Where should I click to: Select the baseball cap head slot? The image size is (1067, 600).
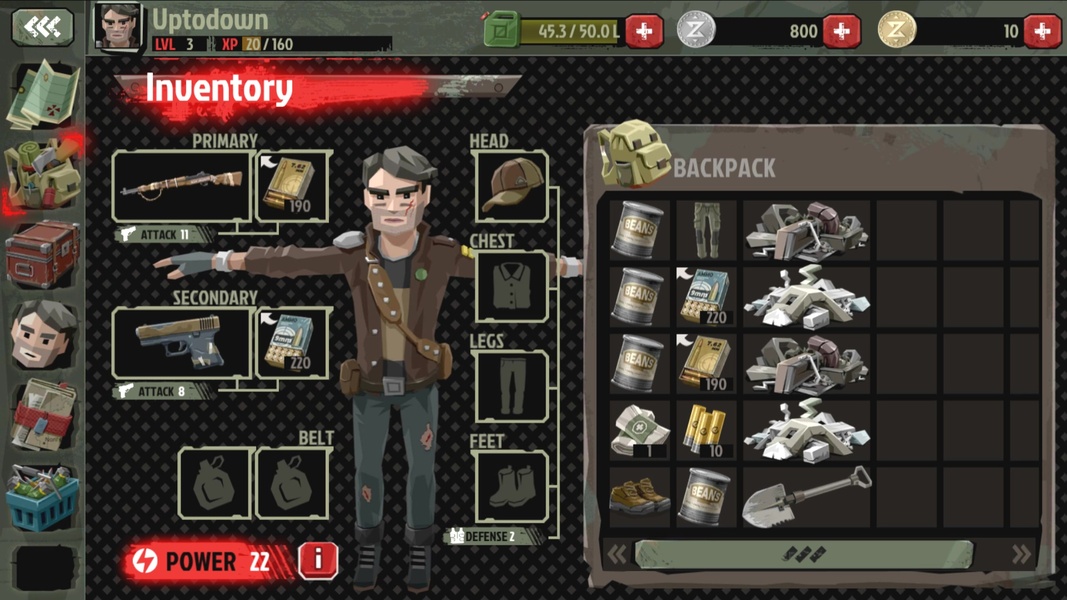[511, 186]
